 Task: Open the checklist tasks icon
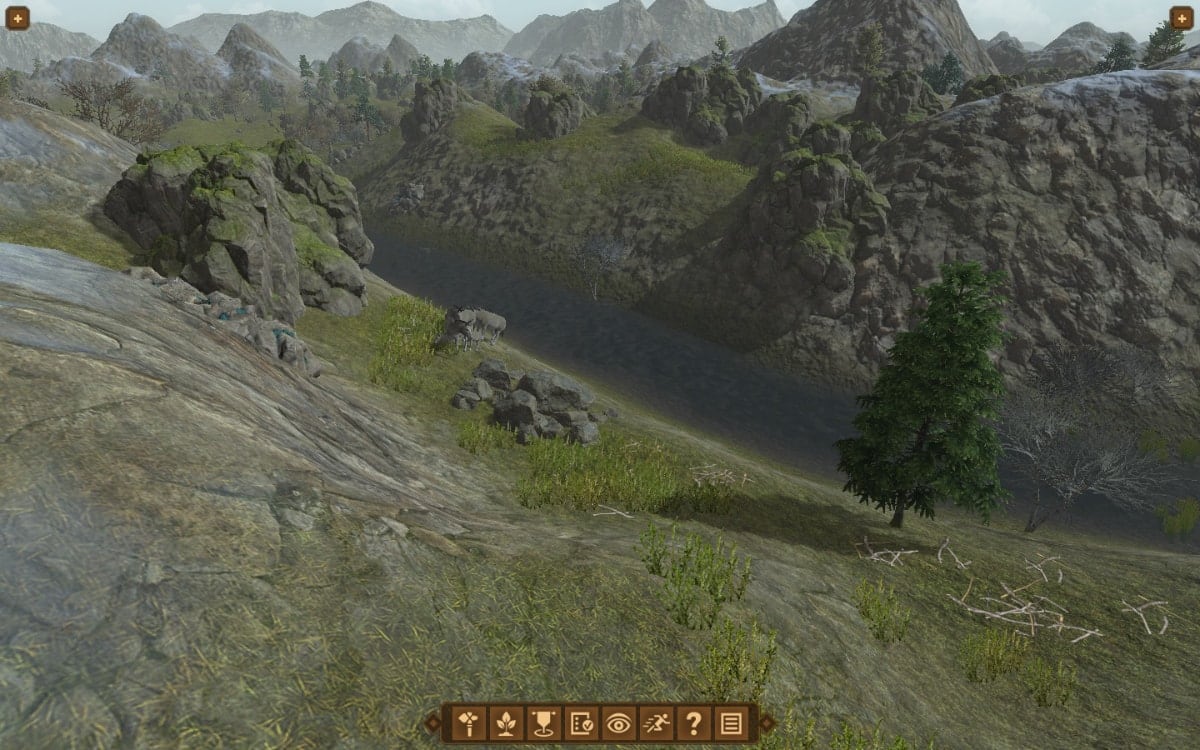pyautogui.click(x=581, y=722)
